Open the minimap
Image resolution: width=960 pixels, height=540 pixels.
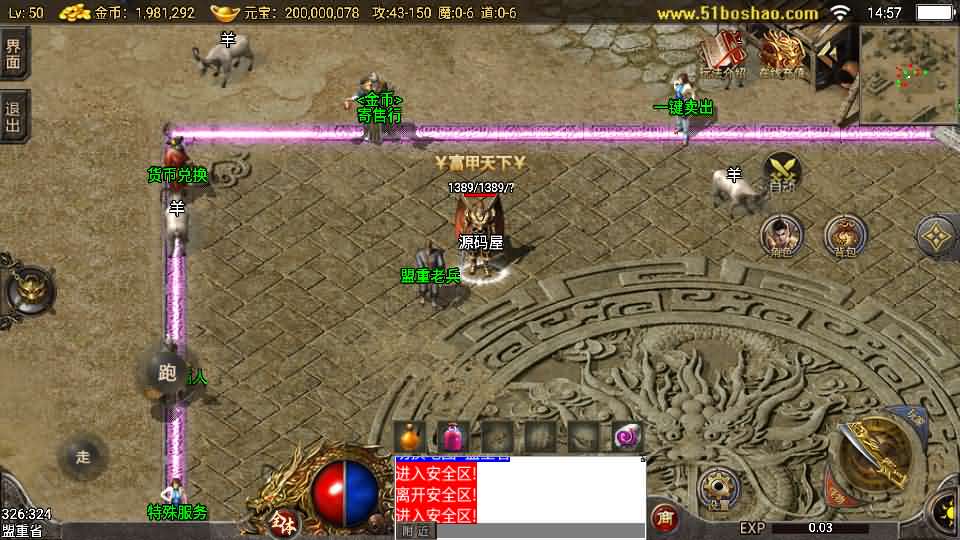pos(909,73)
